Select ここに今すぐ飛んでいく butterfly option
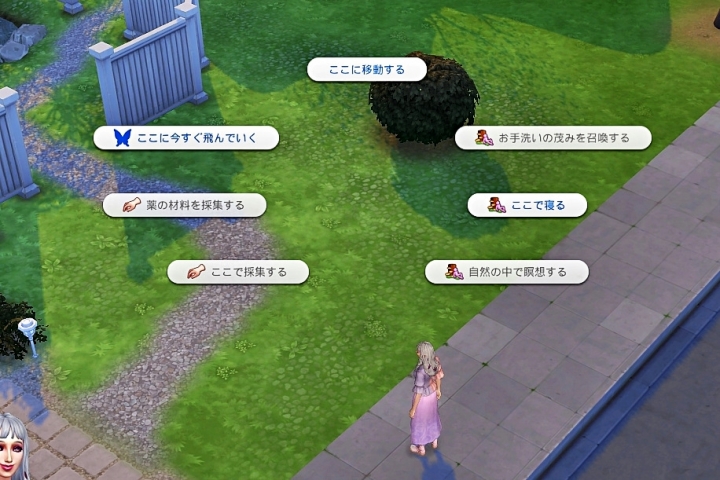 coord(186,138)
